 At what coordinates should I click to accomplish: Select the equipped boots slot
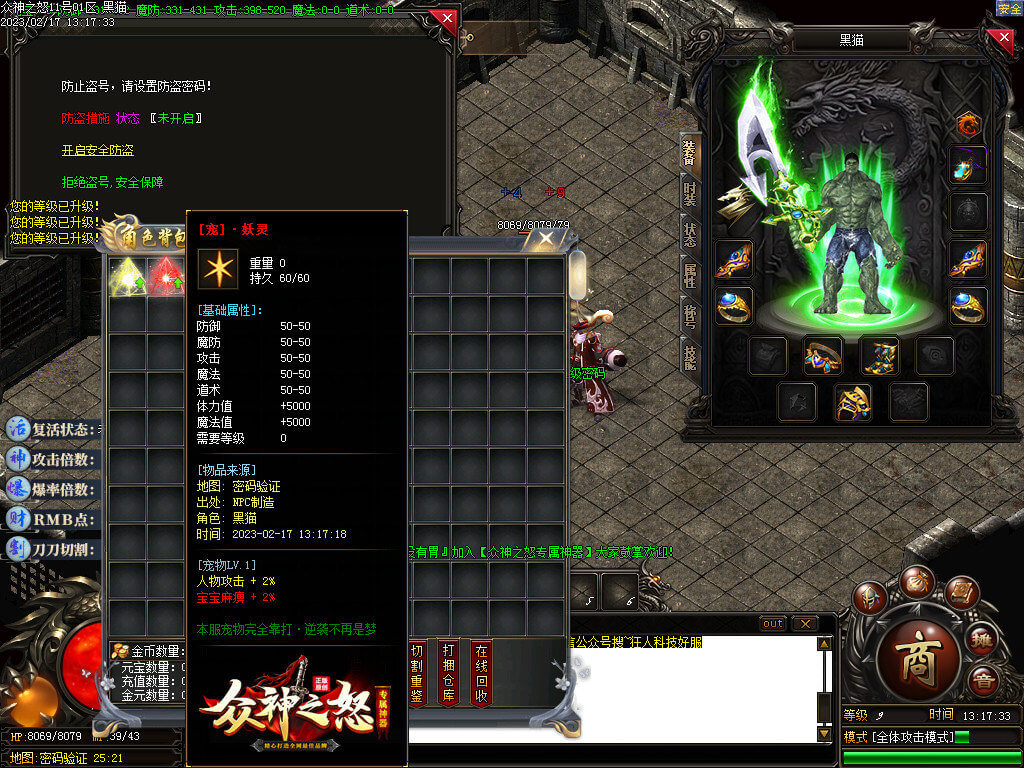pos(880,355)
